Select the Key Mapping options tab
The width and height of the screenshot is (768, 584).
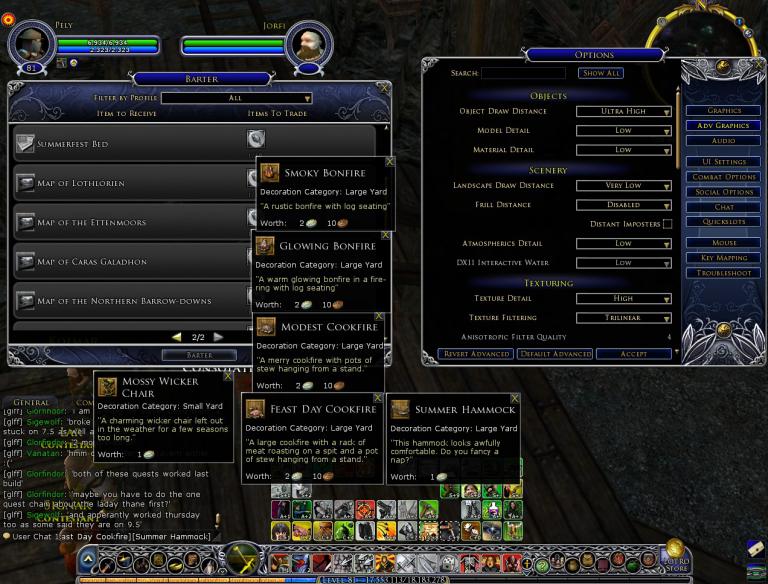(724, 258)
